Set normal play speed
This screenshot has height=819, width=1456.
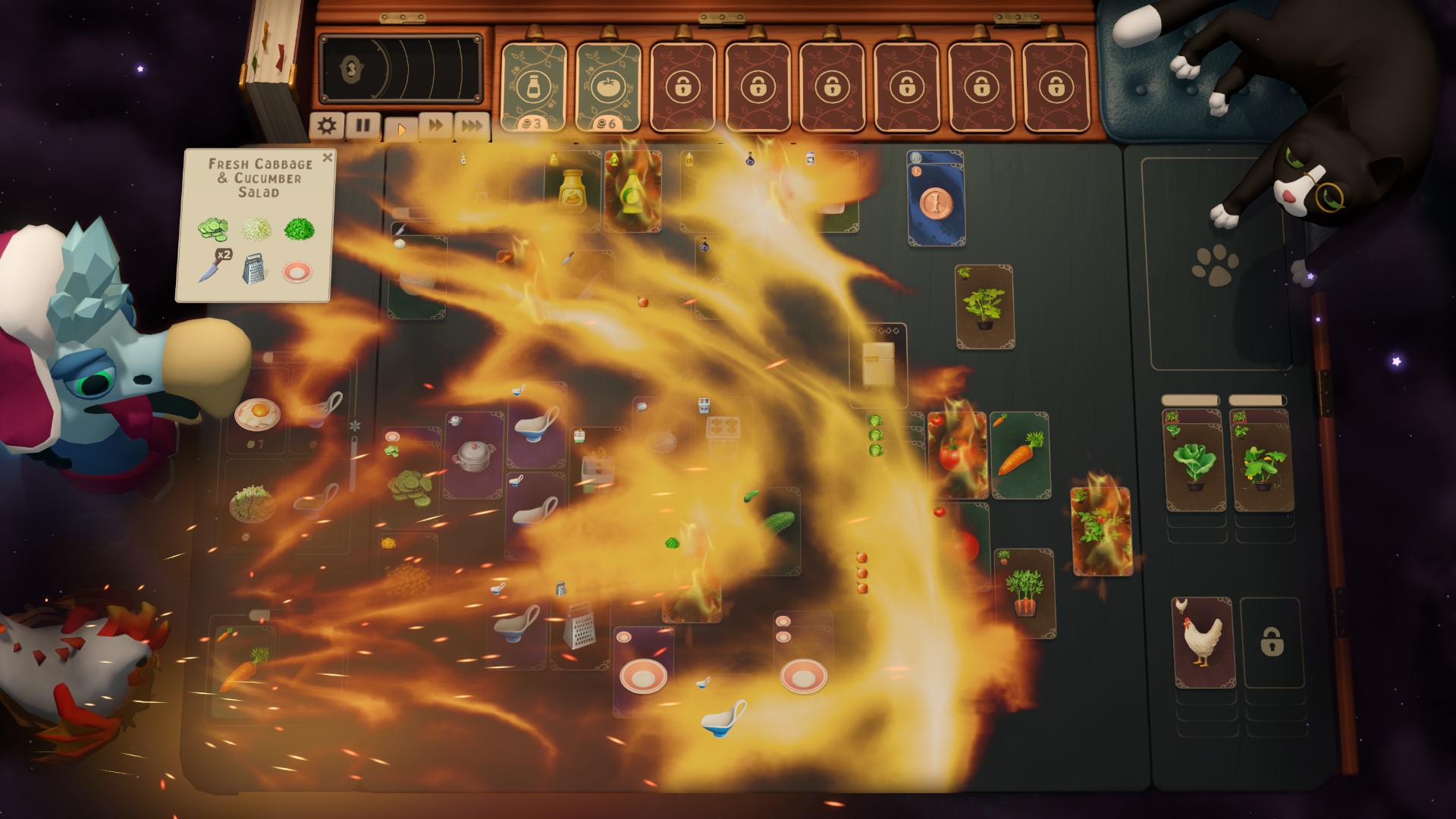tap(400, 128)
